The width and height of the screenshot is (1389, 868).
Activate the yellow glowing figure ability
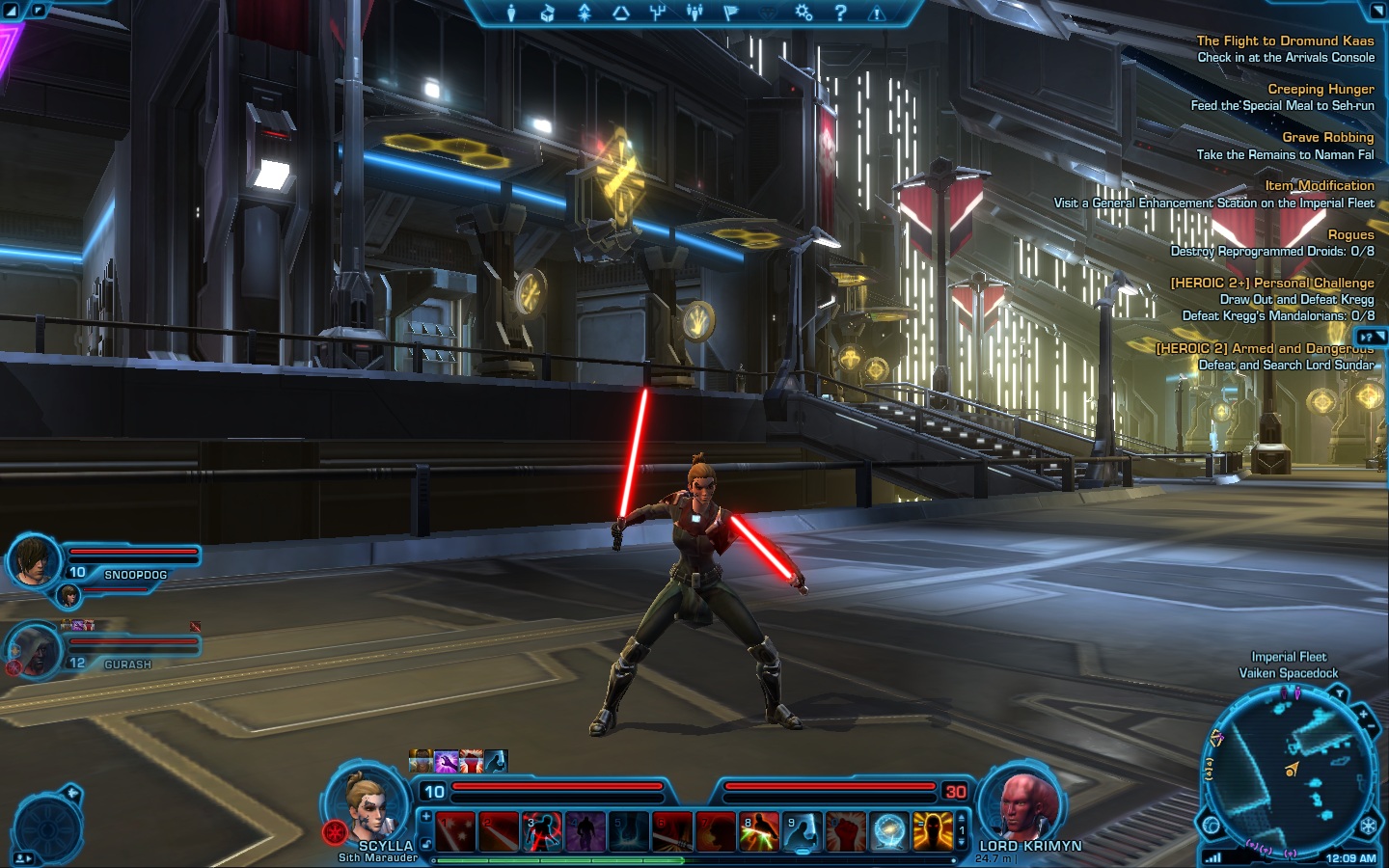coord(932,831)
